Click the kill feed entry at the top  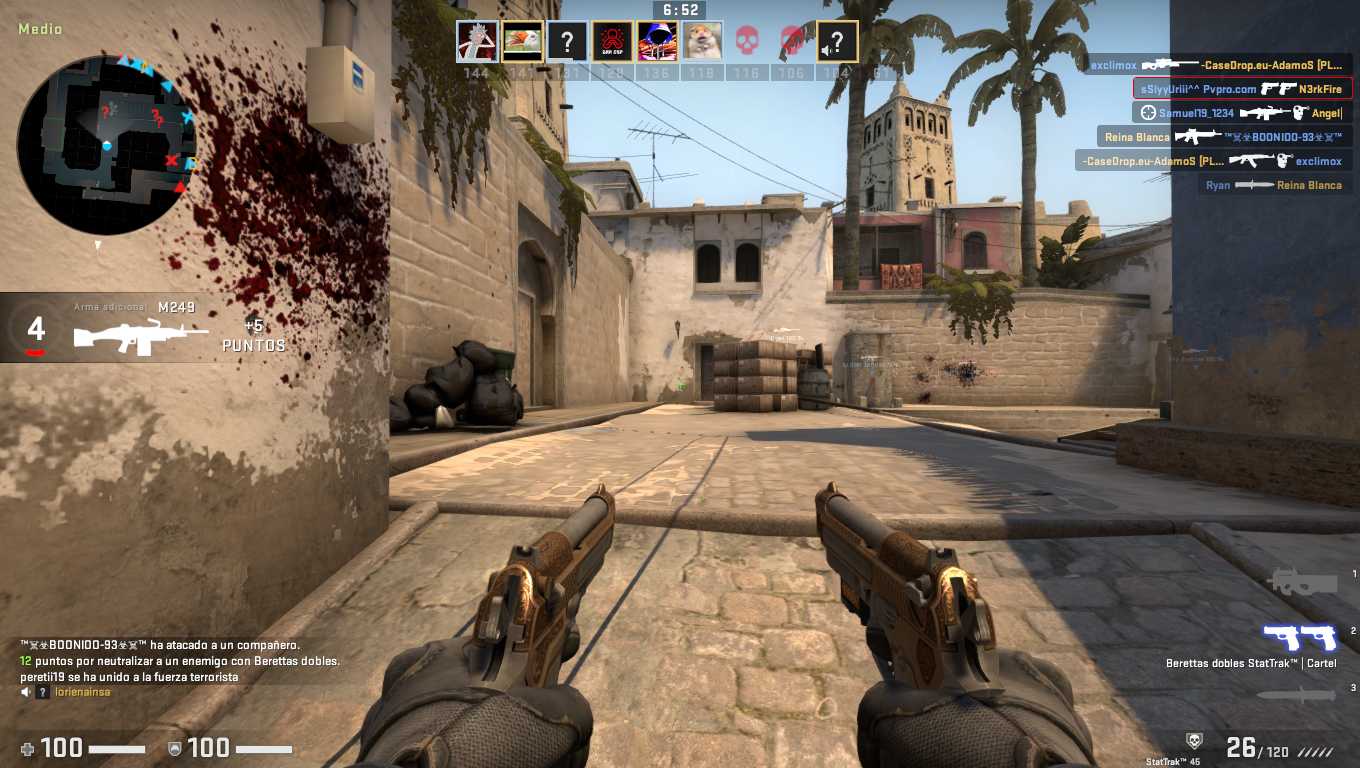coord(1218,65)
